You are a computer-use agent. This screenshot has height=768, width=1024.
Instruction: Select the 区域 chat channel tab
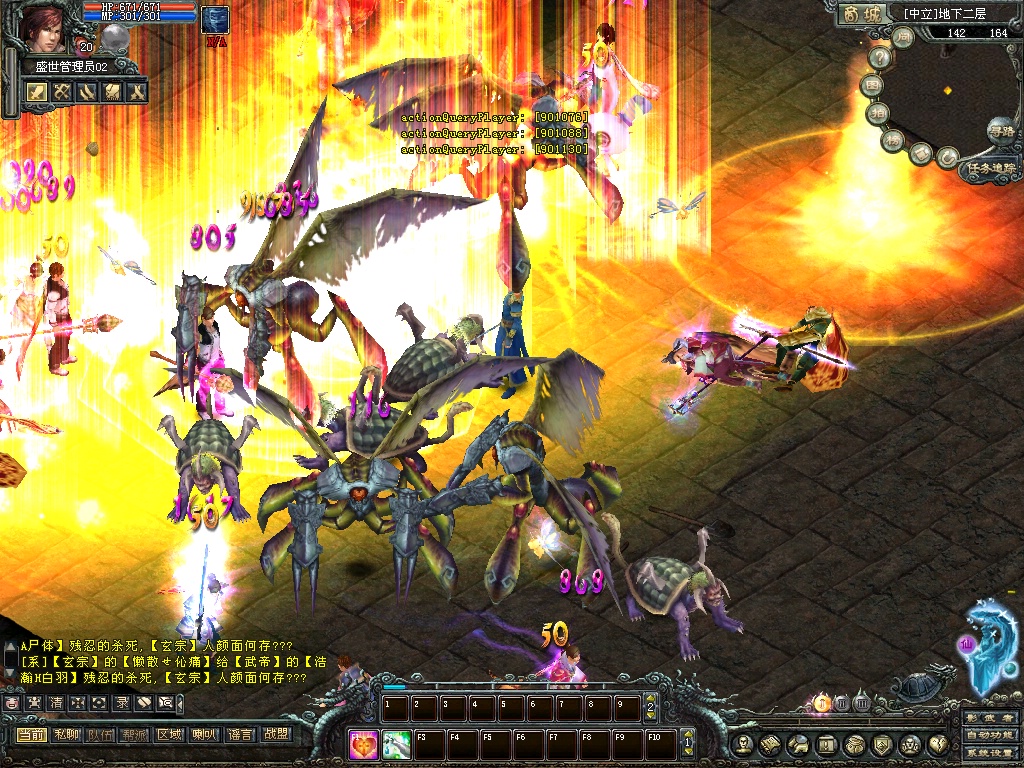(x=169, y=735)
